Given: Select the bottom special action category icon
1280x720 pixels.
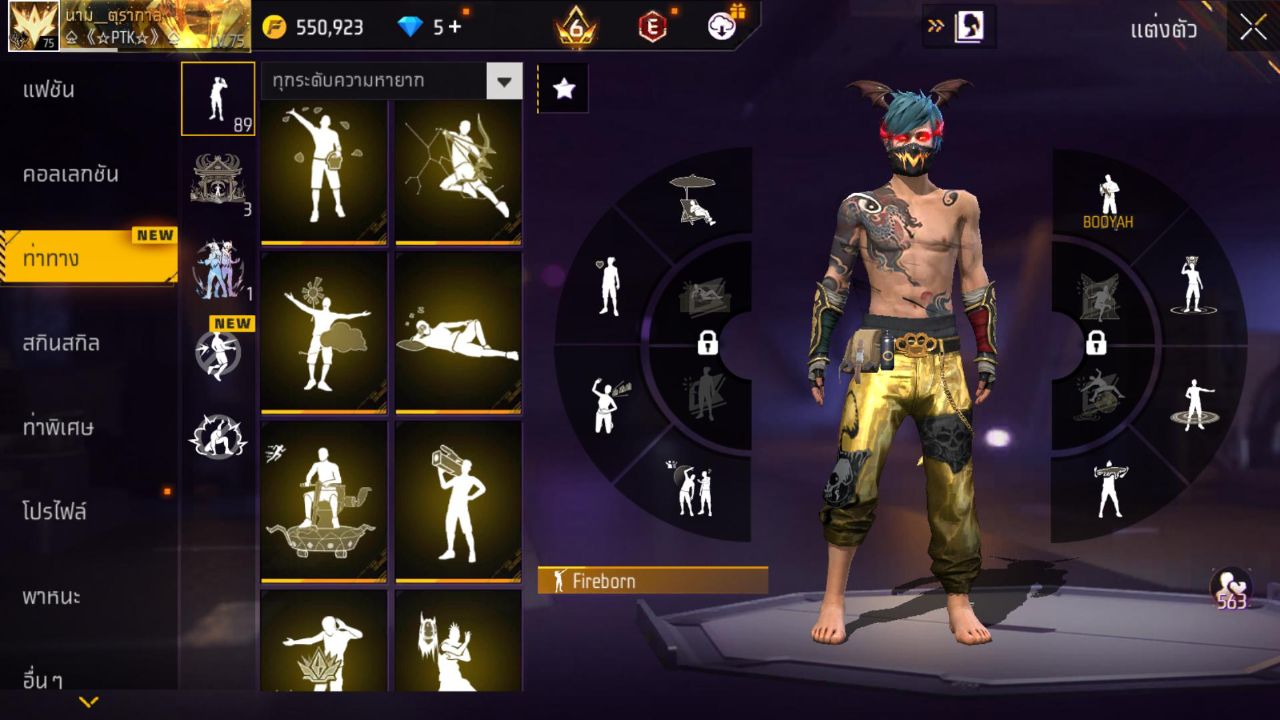Looking at the screenshot, I should [x=218, y=435].
